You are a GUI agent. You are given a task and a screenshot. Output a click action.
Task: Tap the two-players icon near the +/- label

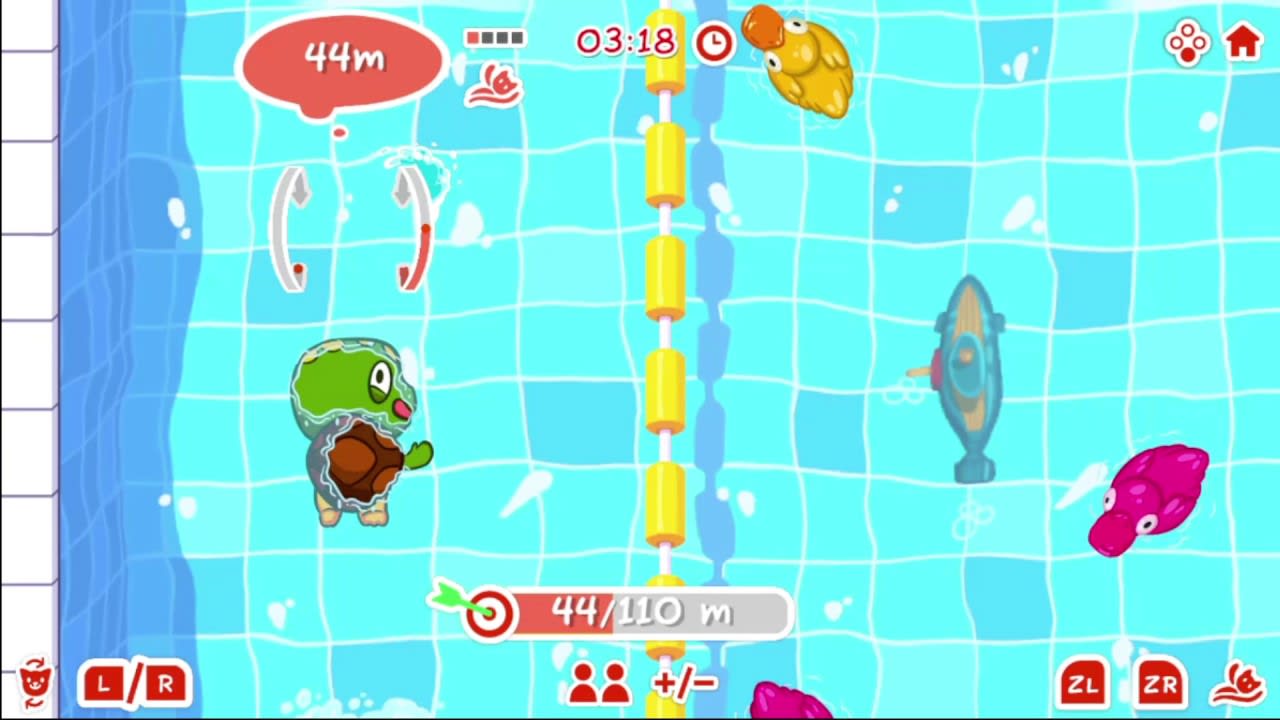[598, 684]
